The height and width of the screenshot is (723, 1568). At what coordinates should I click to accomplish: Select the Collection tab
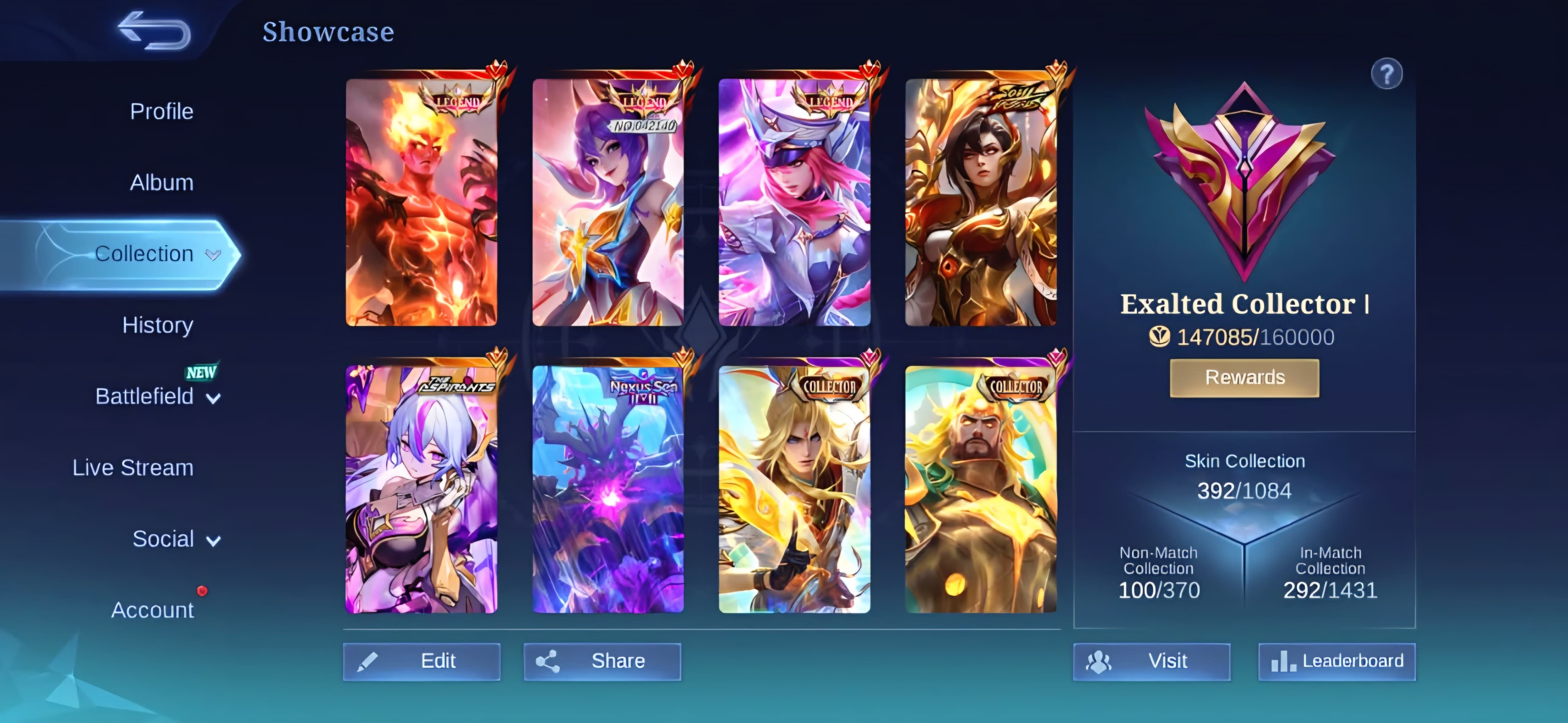144,254
